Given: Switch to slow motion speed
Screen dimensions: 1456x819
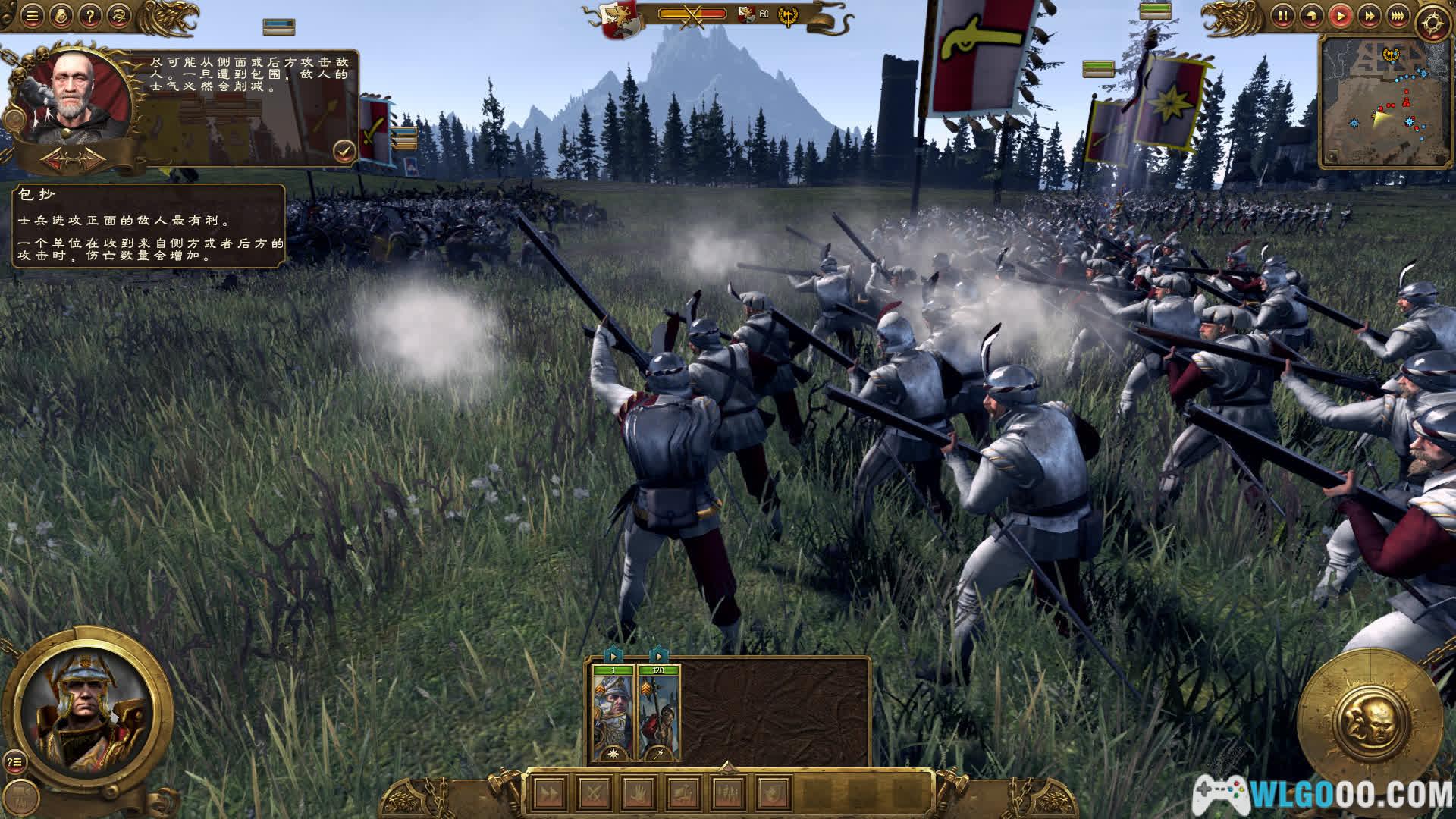Looking at the screenshot, I should point(1311,15).
